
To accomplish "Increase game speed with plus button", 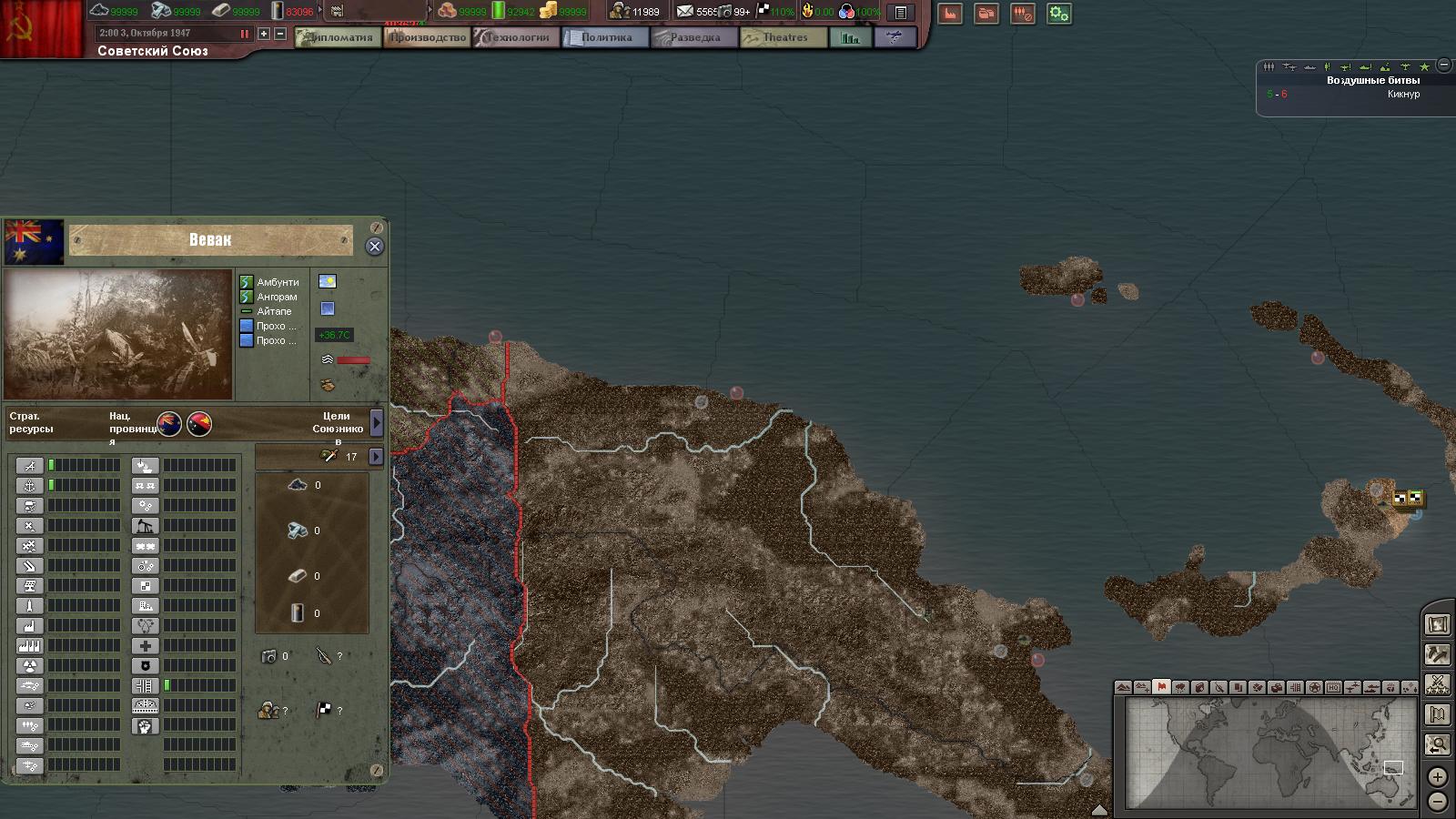I will (264, 34).
